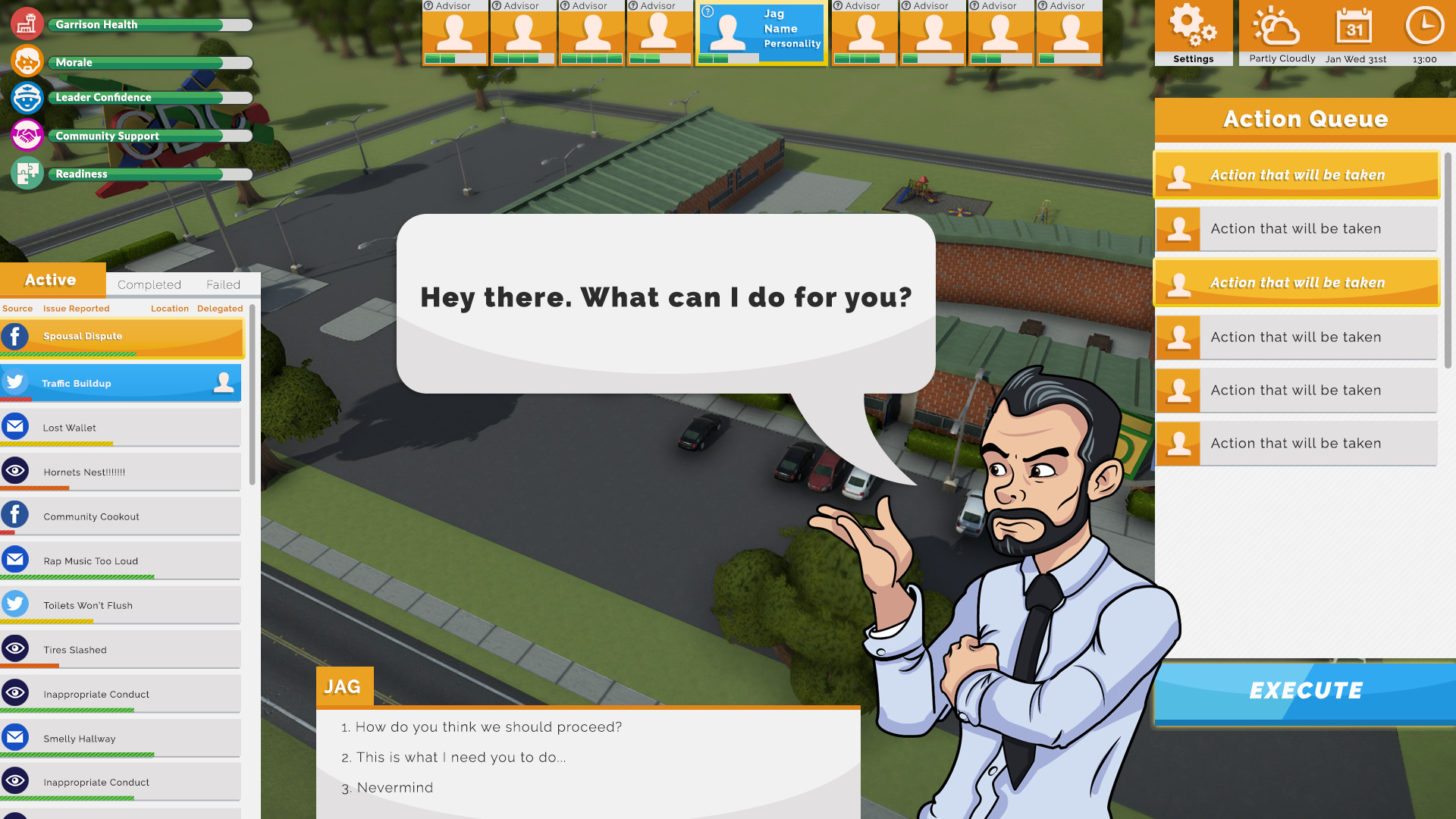Choose the Community Cookout issue
The height and width of the screenshot is (819, 1456).
121,516
